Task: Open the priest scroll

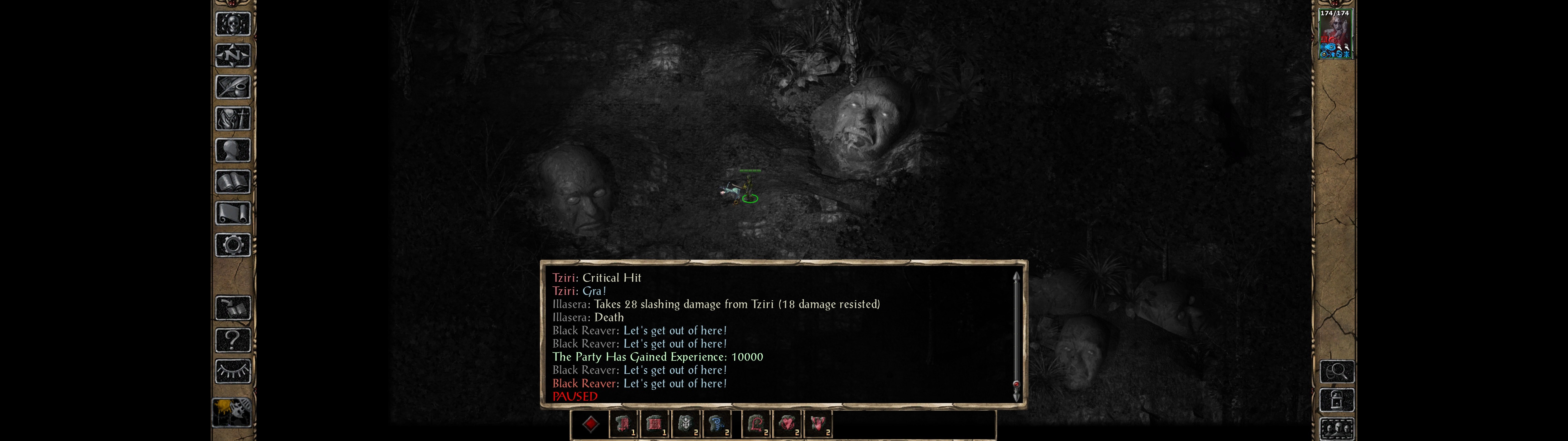Action: (232, 214)
